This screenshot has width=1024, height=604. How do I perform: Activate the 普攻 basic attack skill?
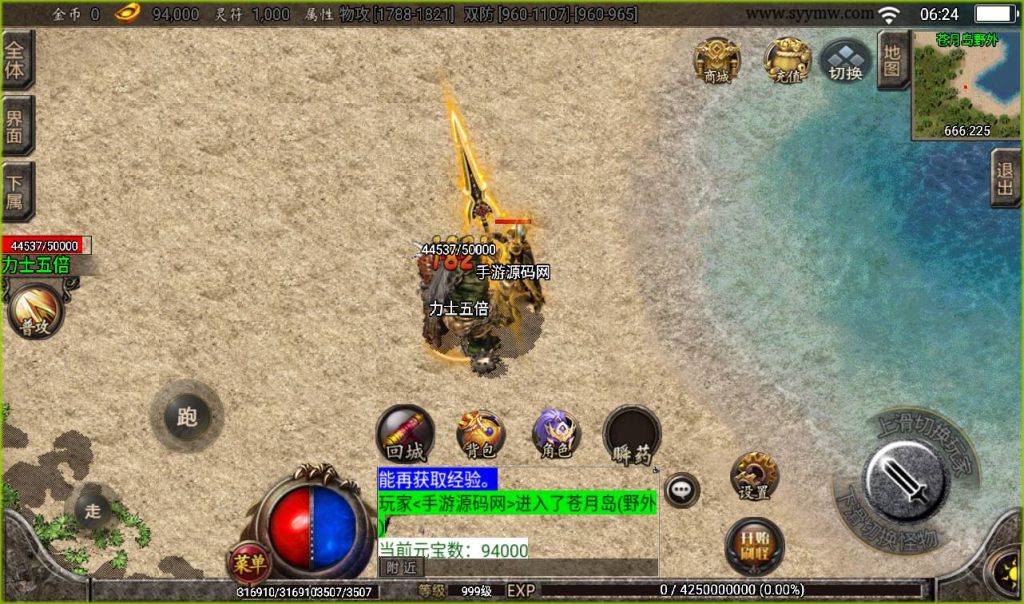pyautogui.click(x=35, y=312)
